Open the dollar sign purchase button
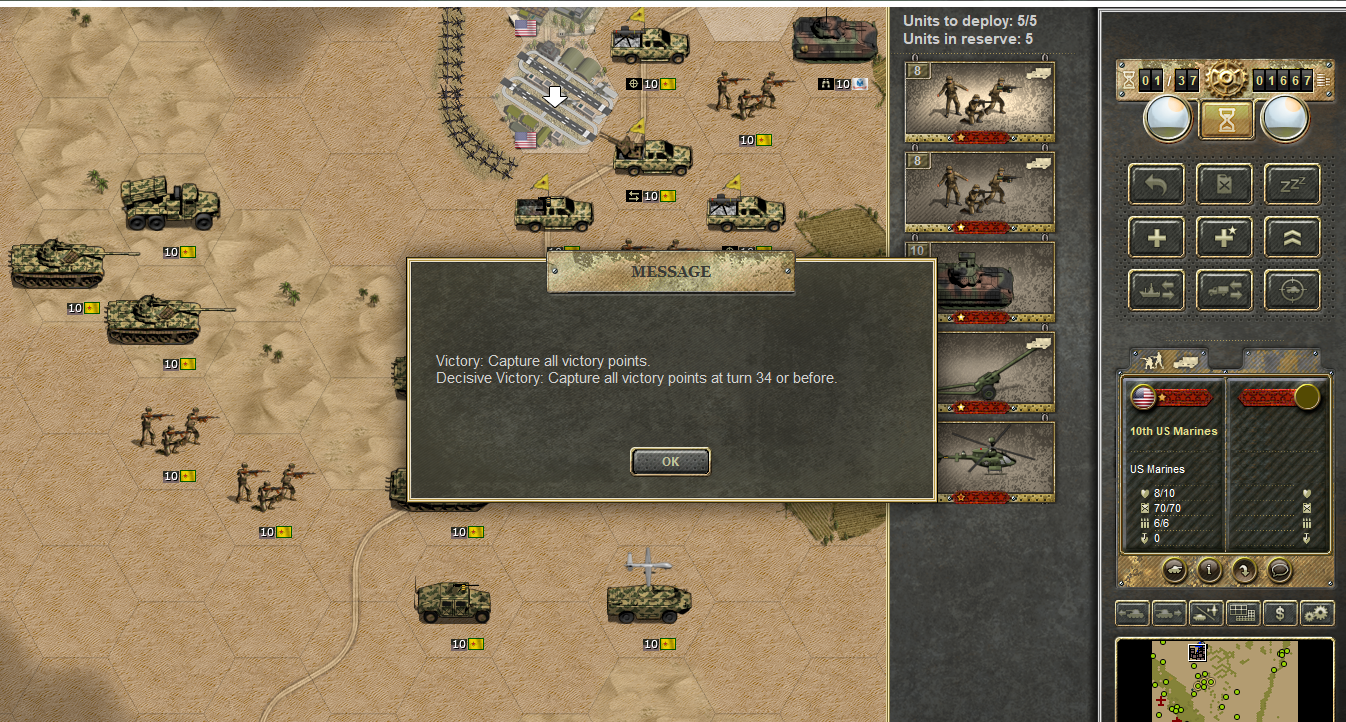The image size is (1346, 722). click(1280, 613)
